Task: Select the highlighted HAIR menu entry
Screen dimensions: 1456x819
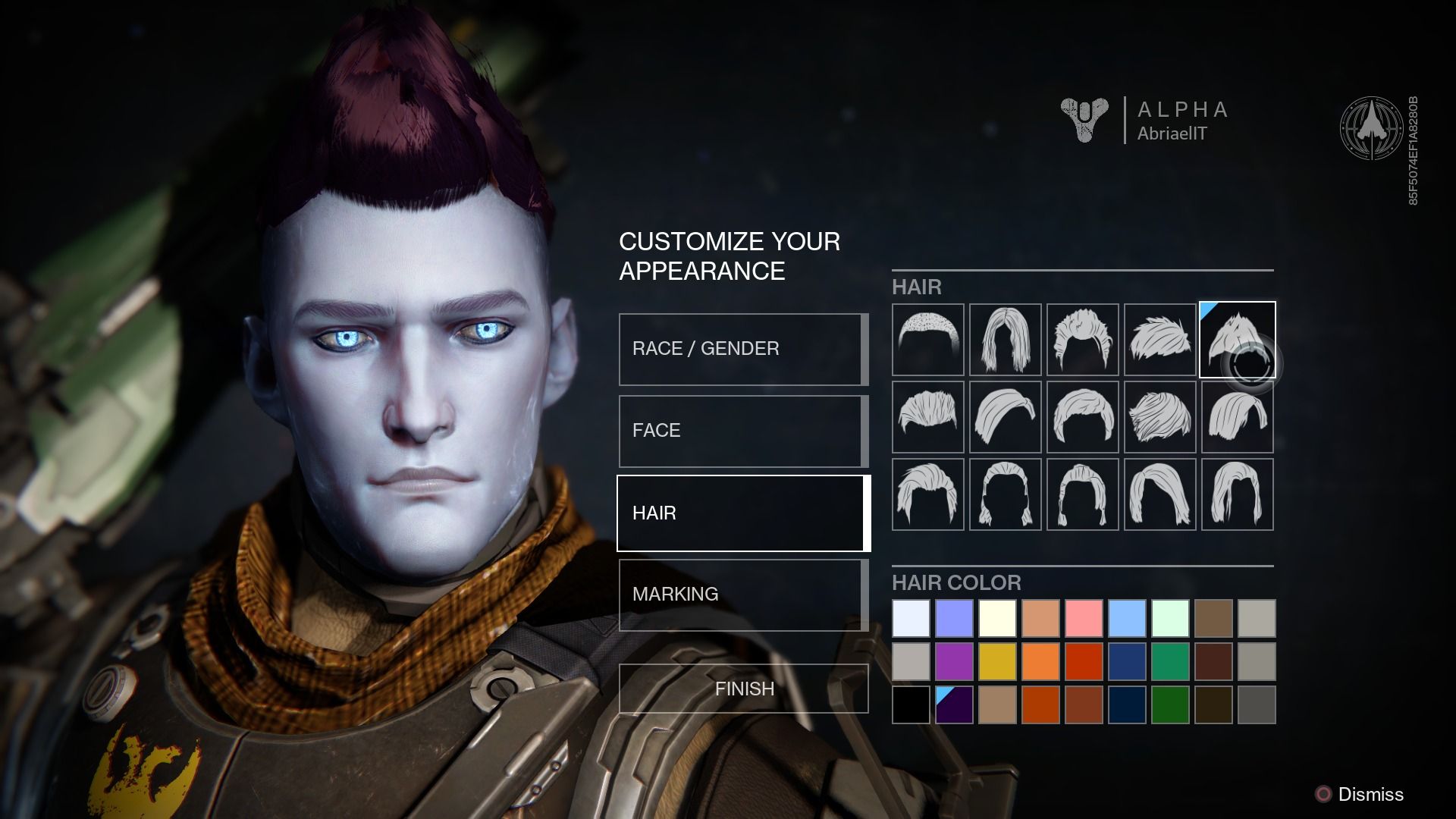Action: pos(742,513)
